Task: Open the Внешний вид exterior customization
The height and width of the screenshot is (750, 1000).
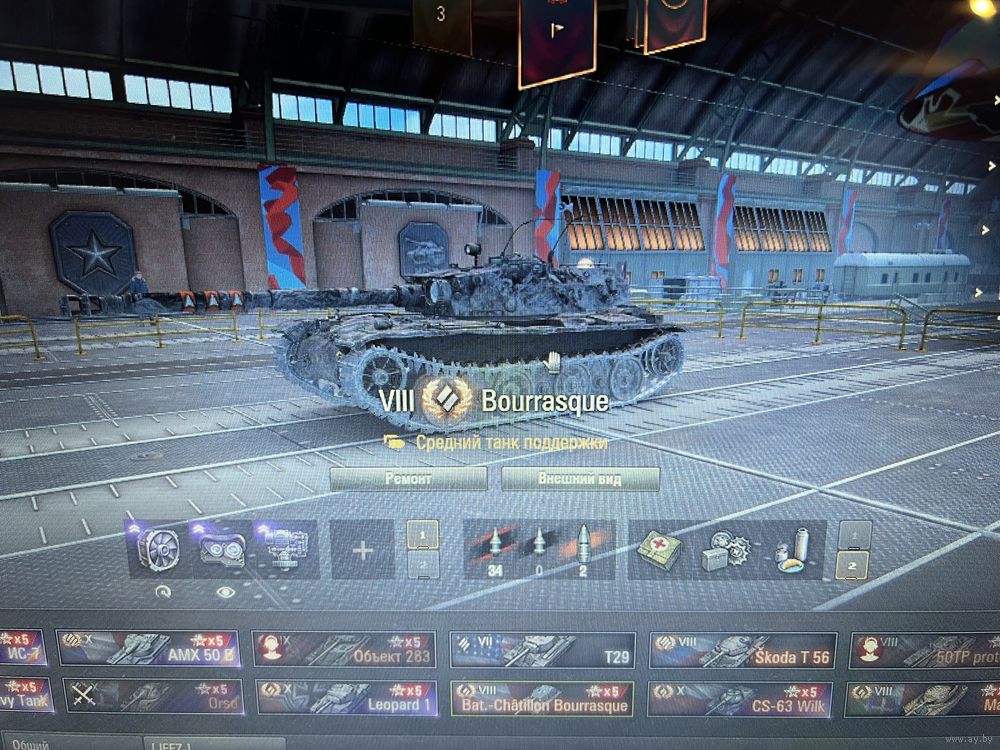Action: pyautogui.click(x=580, y=479)
